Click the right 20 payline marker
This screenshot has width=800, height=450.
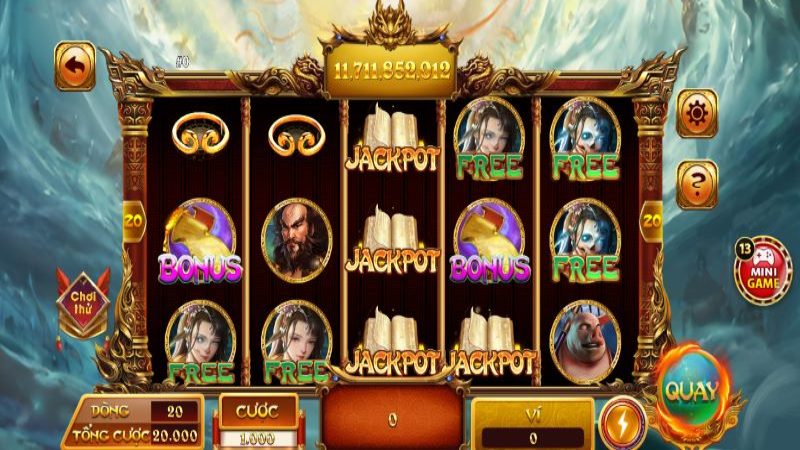(x=652, y=215)
